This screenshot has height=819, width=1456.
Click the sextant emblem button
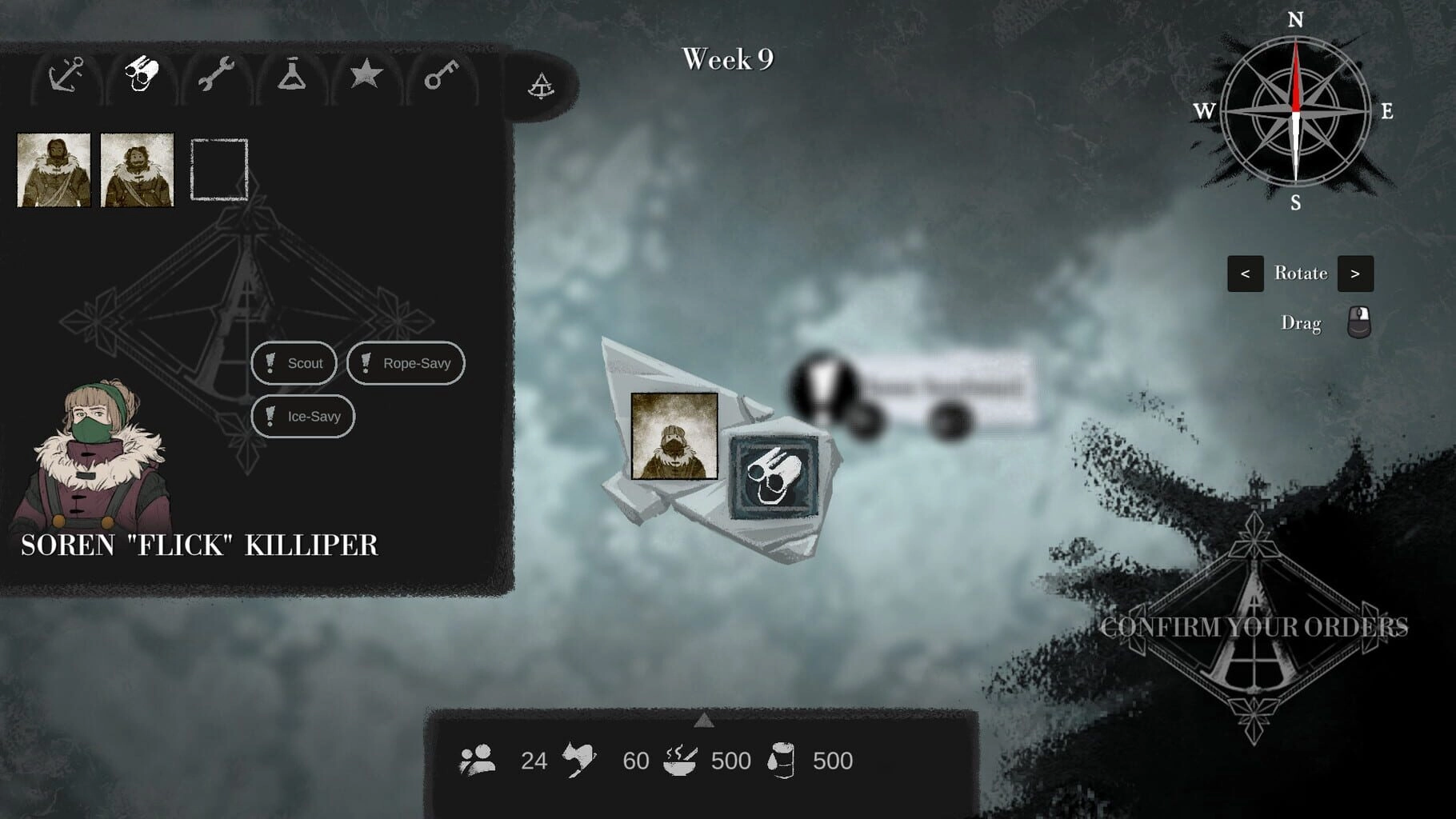[541, 86]
